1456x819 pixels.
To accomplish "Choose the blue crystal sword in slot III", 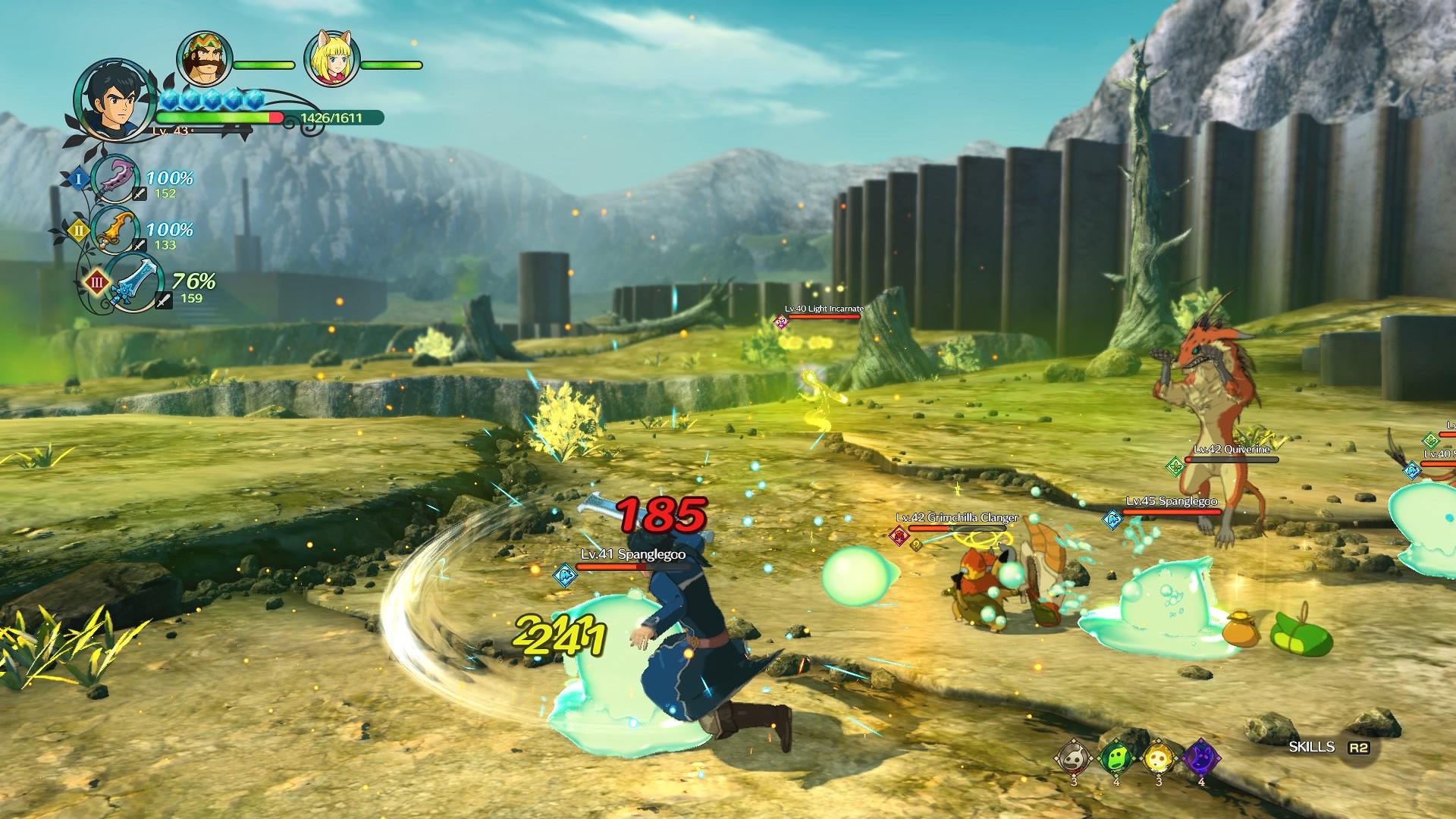I will point(133,283).
